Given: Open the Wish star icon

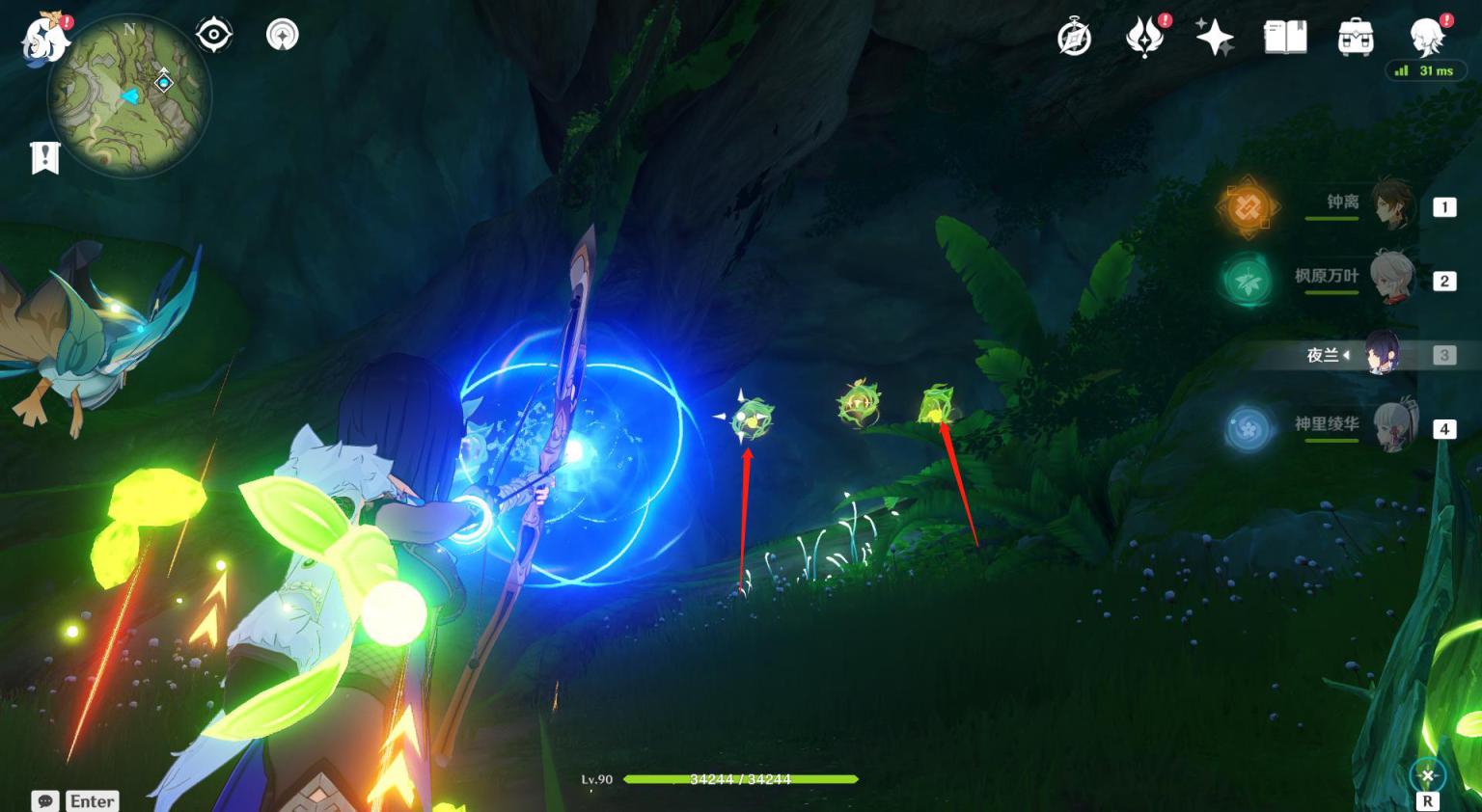Looking at the screenshot, I should pos(1215,39).
